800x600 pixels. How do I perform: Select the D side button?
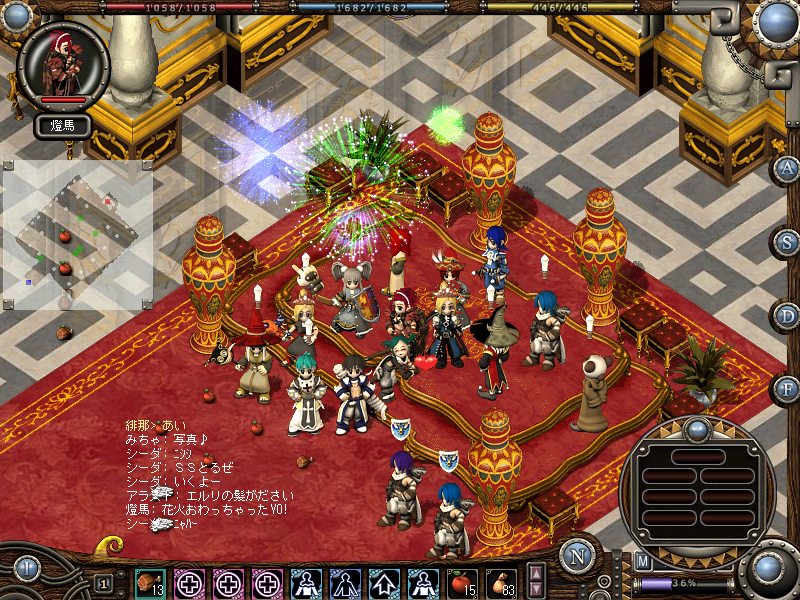[788, 315]
